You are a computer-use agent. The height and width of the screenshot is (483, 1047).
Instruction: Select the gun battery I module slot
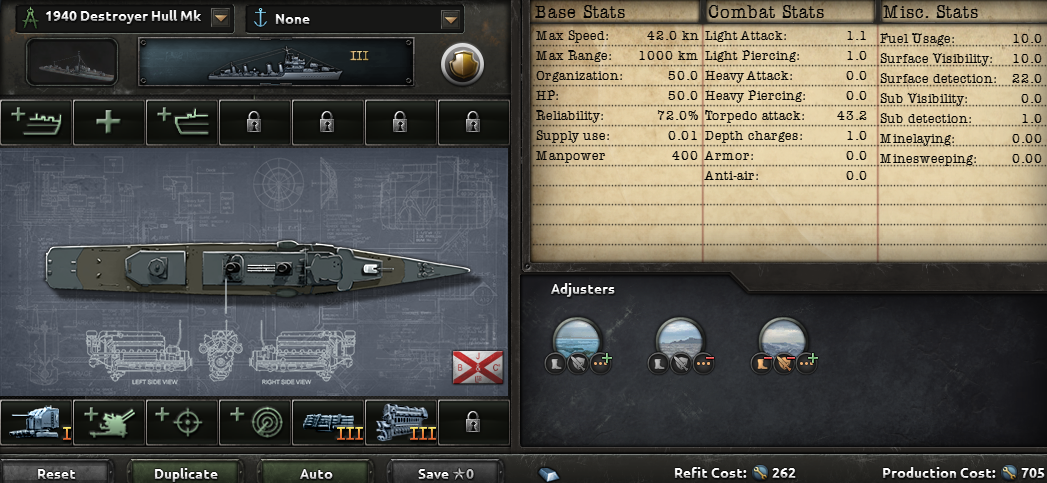tap(36, 423)
